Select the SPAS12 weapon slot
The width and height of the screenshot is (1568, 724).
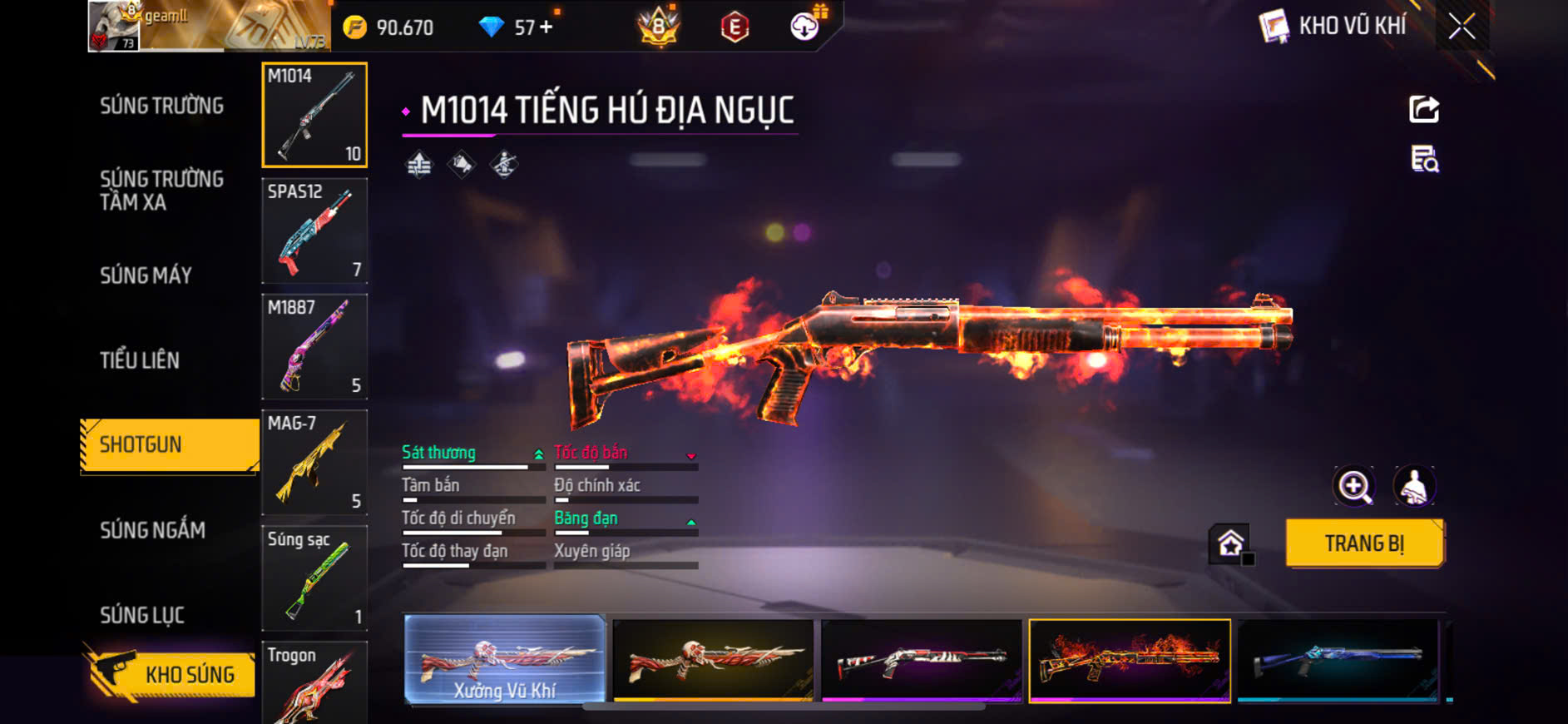coord(314,231)
